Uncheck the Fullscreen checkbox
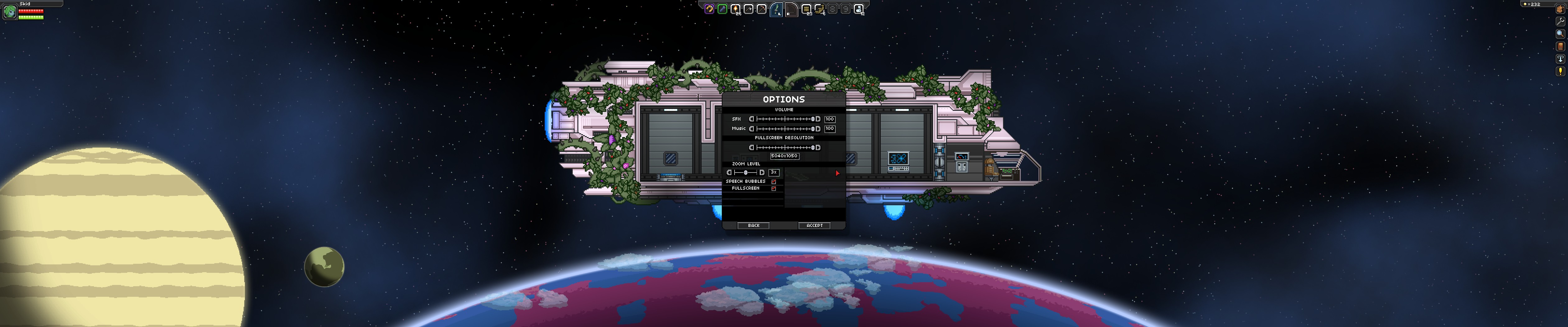This screenshot has height=327, width=1568. pos(774,188)
